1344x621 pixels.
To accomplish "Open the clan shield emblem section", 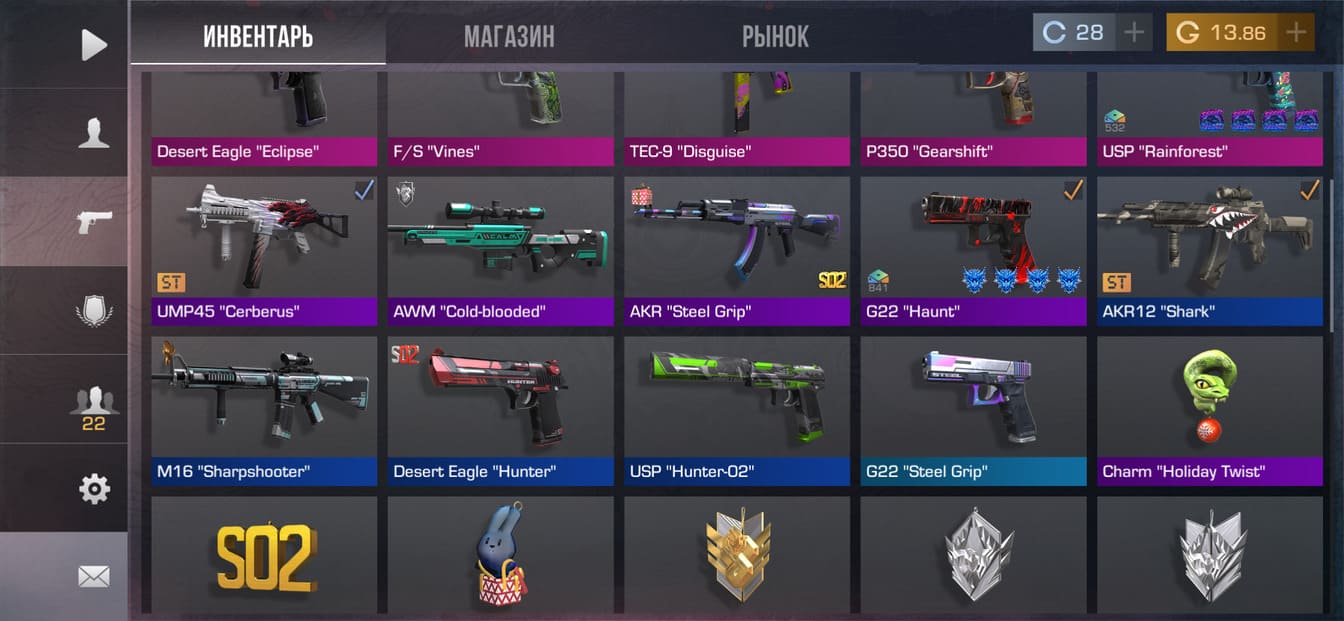I will [93, 311].
